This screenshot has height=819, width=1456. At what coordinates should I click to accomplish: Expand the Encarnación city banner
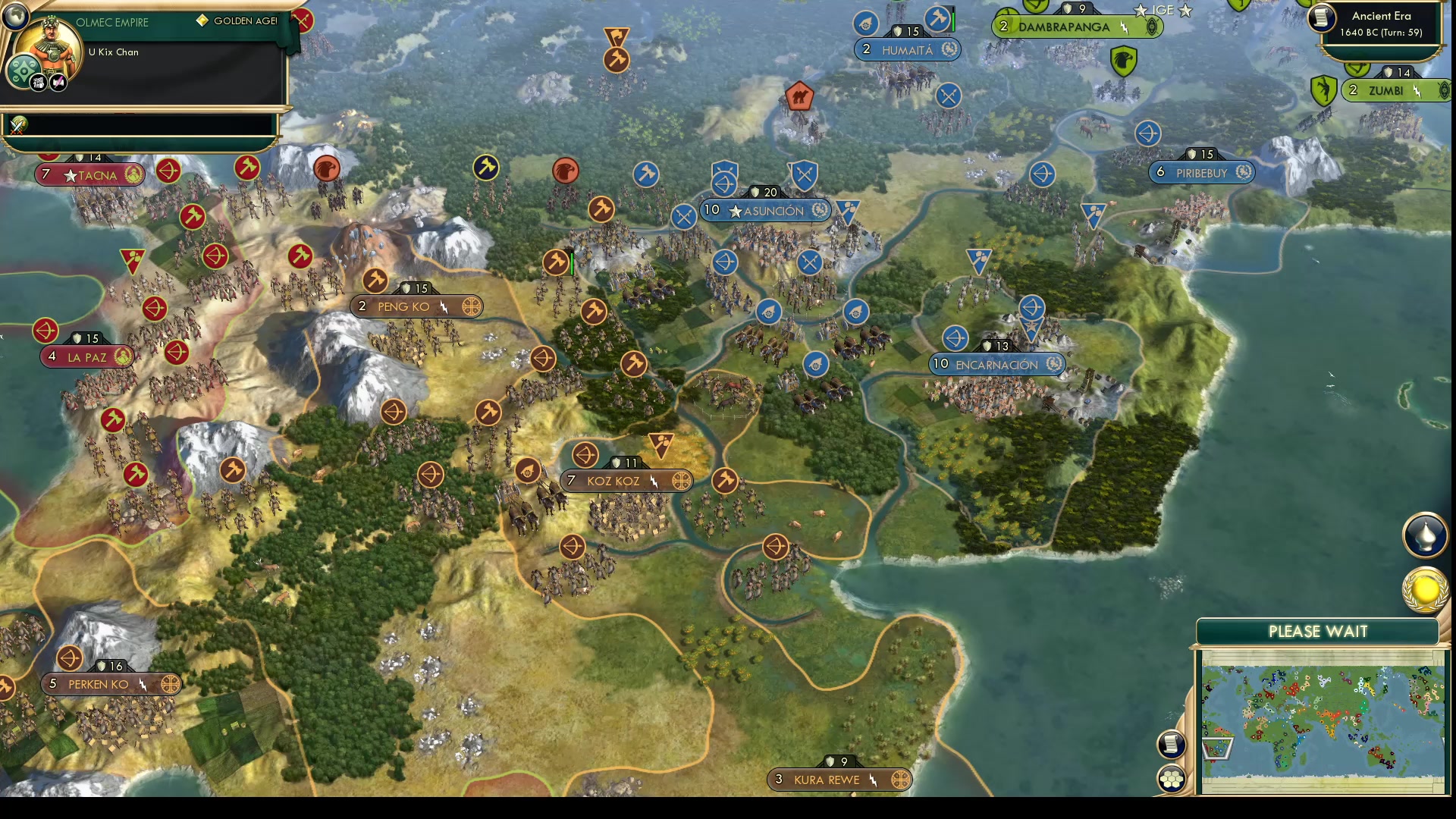click(x=996, y=364)
